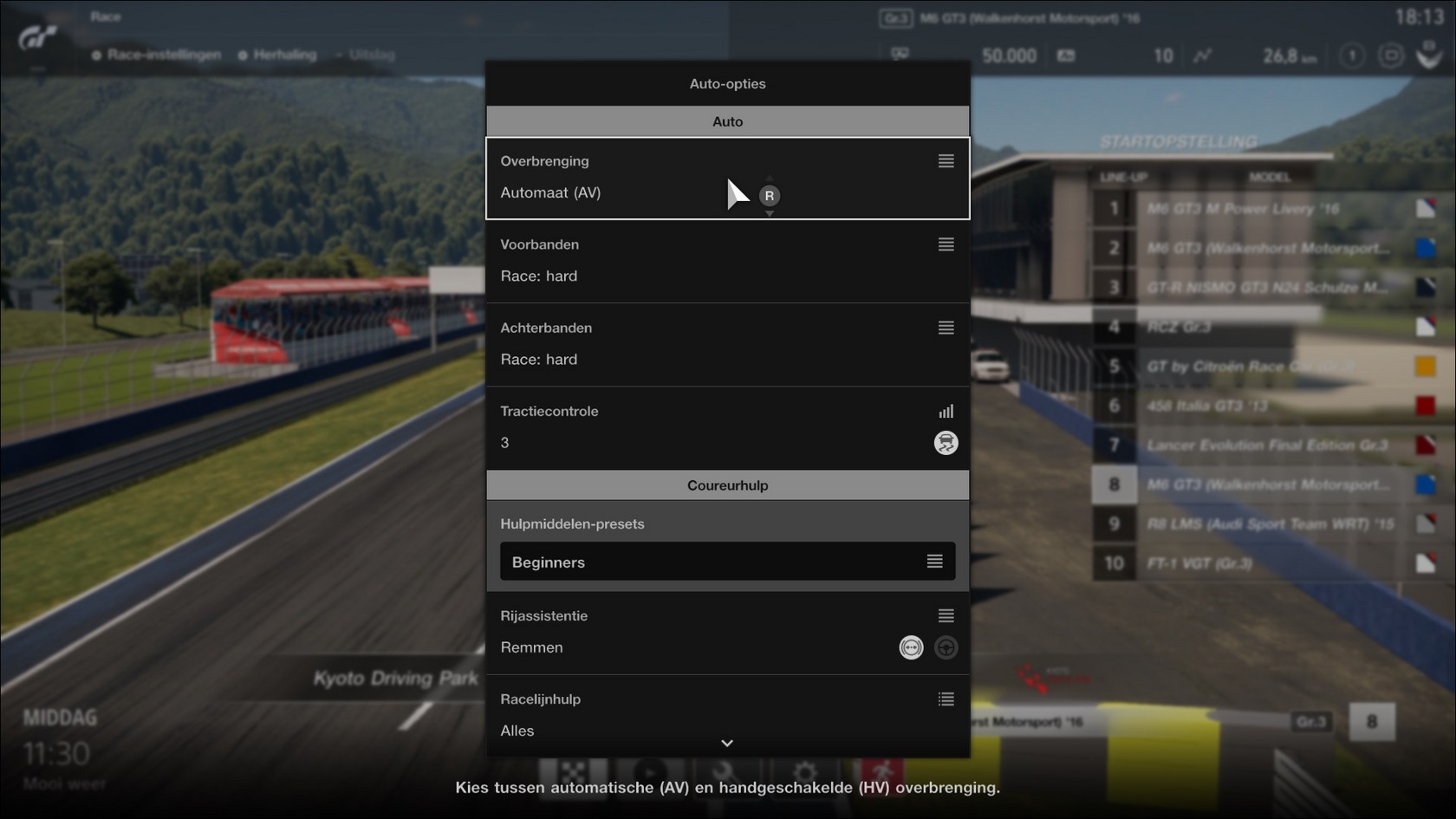Click the list icon next to Voorbanden
This screenshot has height=819, width=1456.
pyautogui.click(x=946, y=244)
